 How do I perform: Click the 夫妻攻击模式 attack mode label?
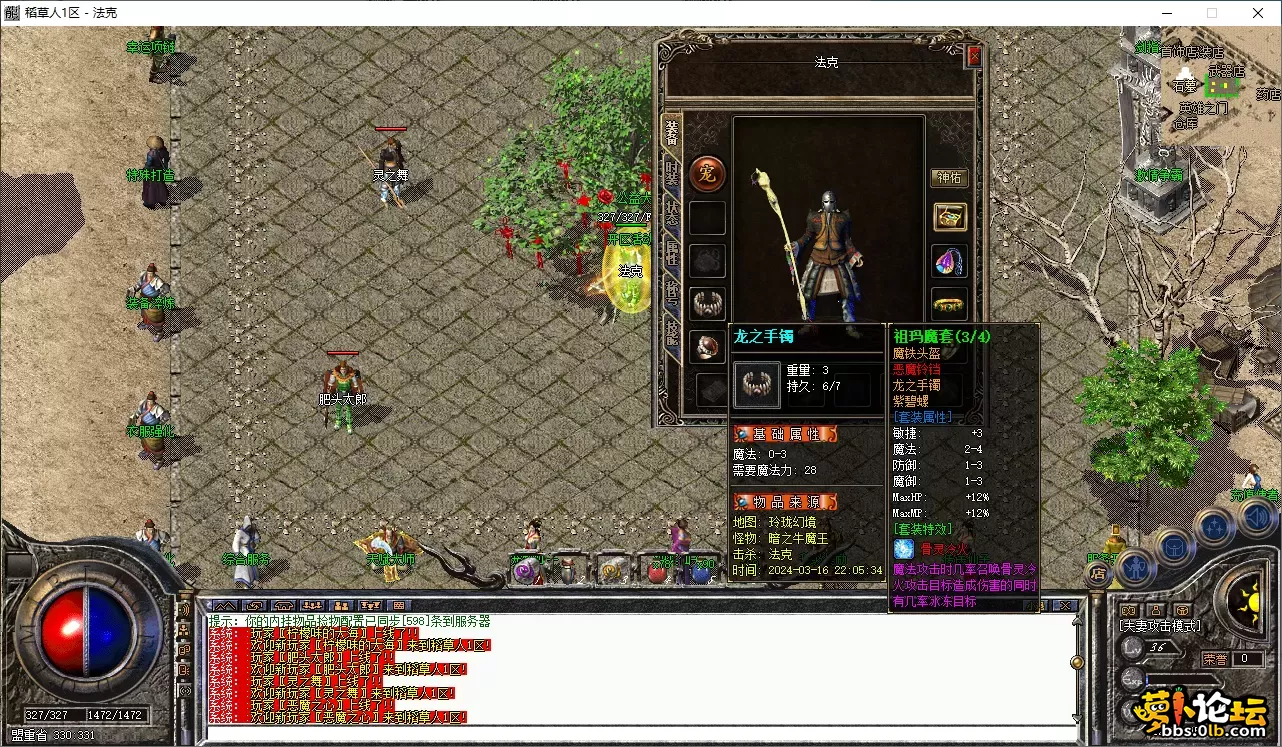tap(1160, 627)
